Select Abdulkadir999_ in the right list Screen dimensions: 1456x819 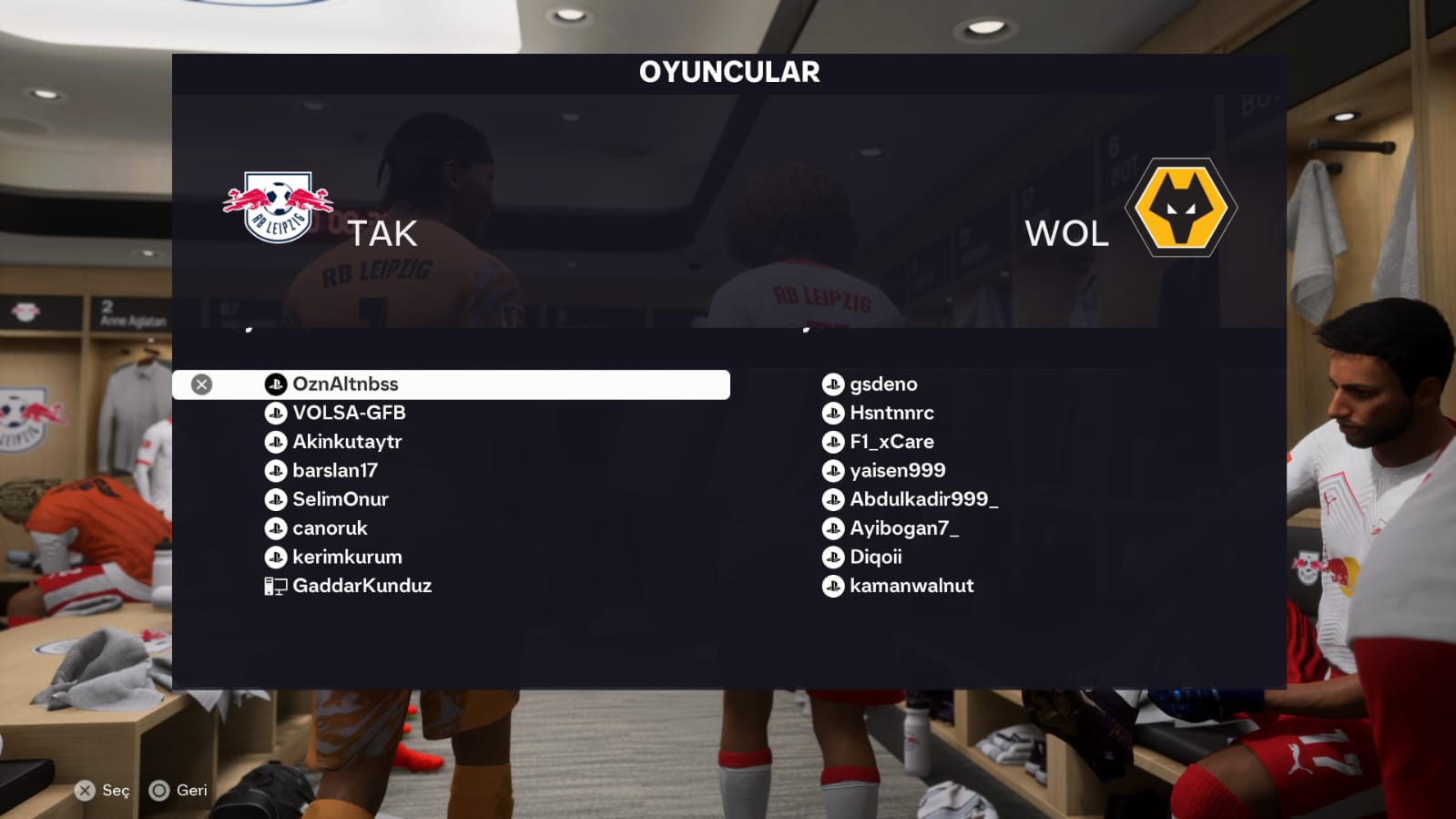point(923,499)
